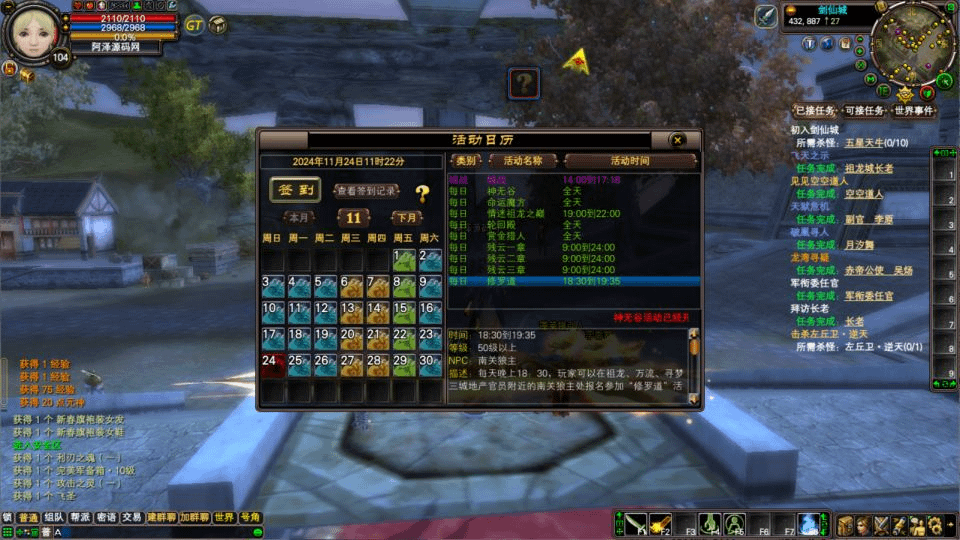Sort by 活动时间 column header
Screen dimensions: 960x540
click(x=630, y=161)
